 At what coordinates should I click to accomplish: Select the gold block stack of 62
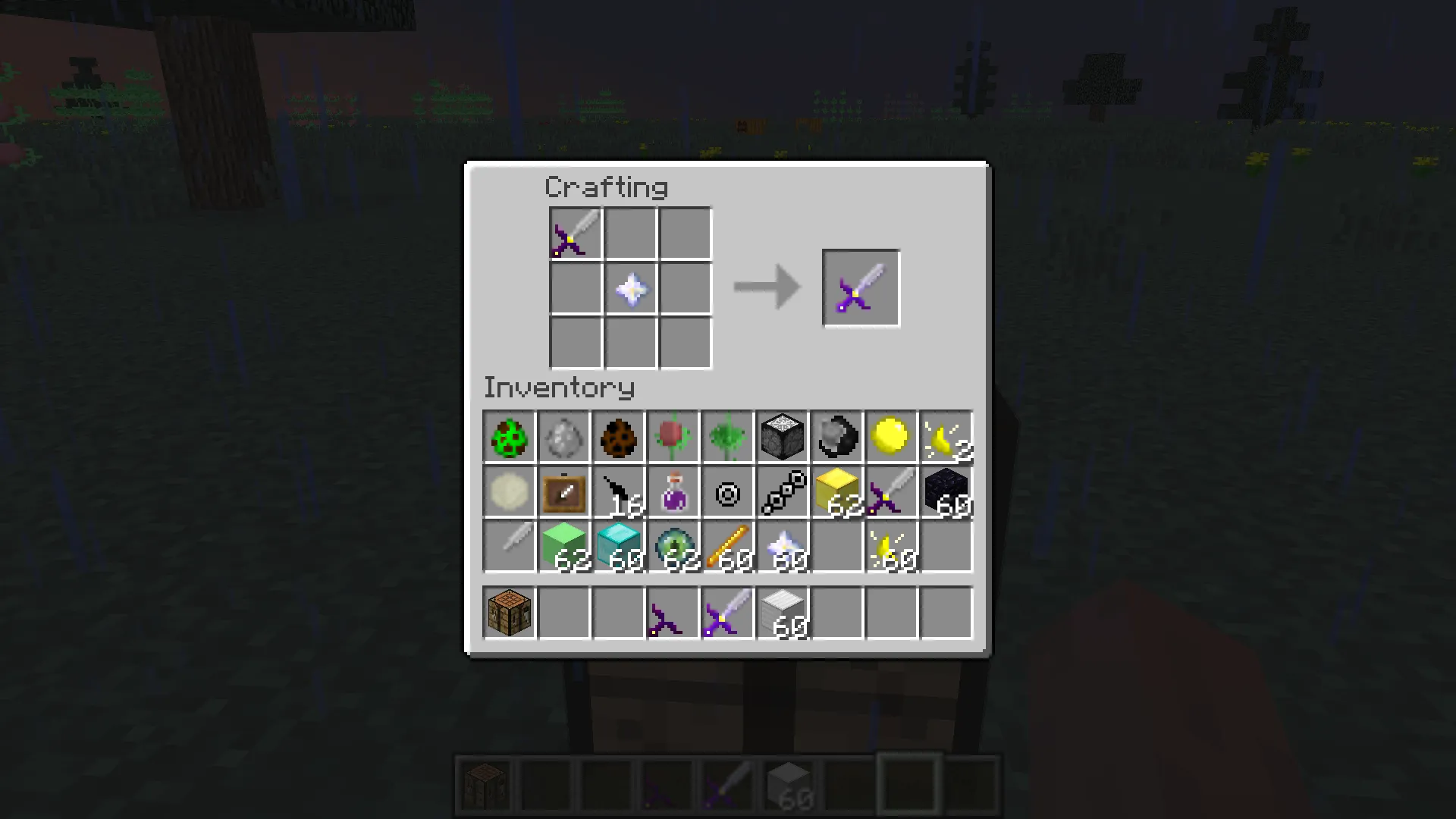point(836,491)
